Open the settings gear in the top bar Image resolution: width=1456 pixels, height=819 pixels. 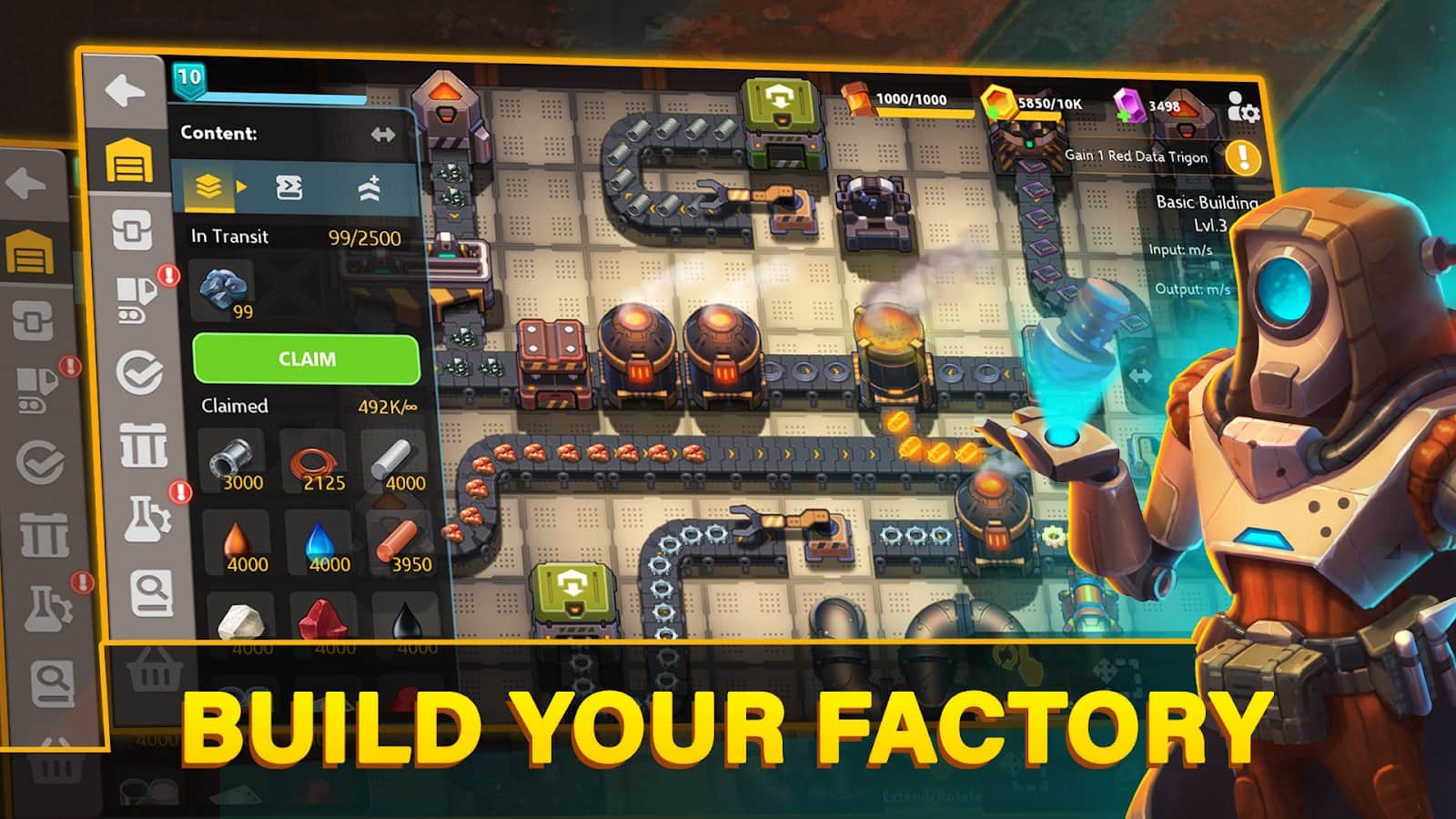1249,114
